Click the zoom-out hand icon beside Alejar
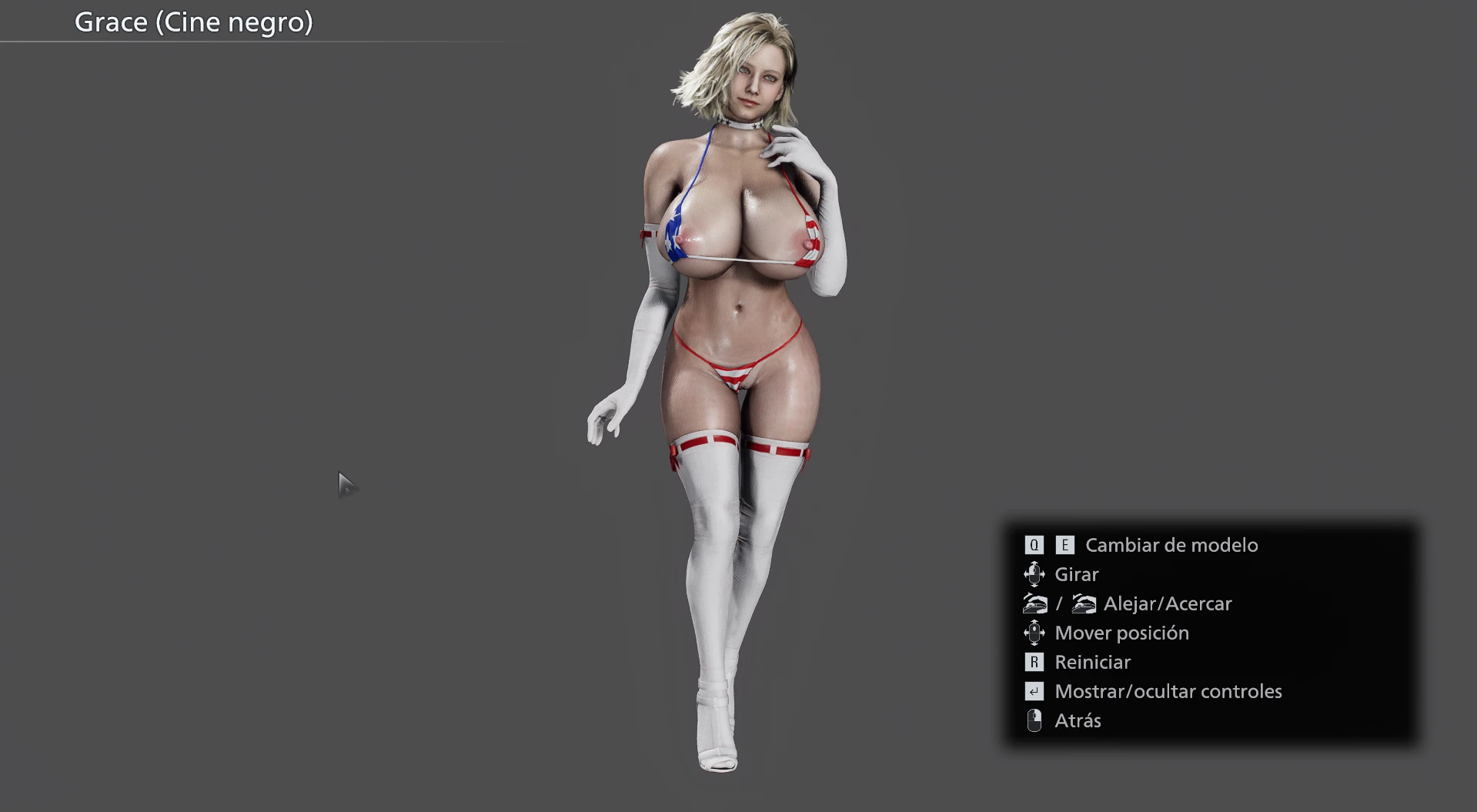The height and width of the screenshot is (812, 1477). pyautogui.click(x=1035, y=603)
